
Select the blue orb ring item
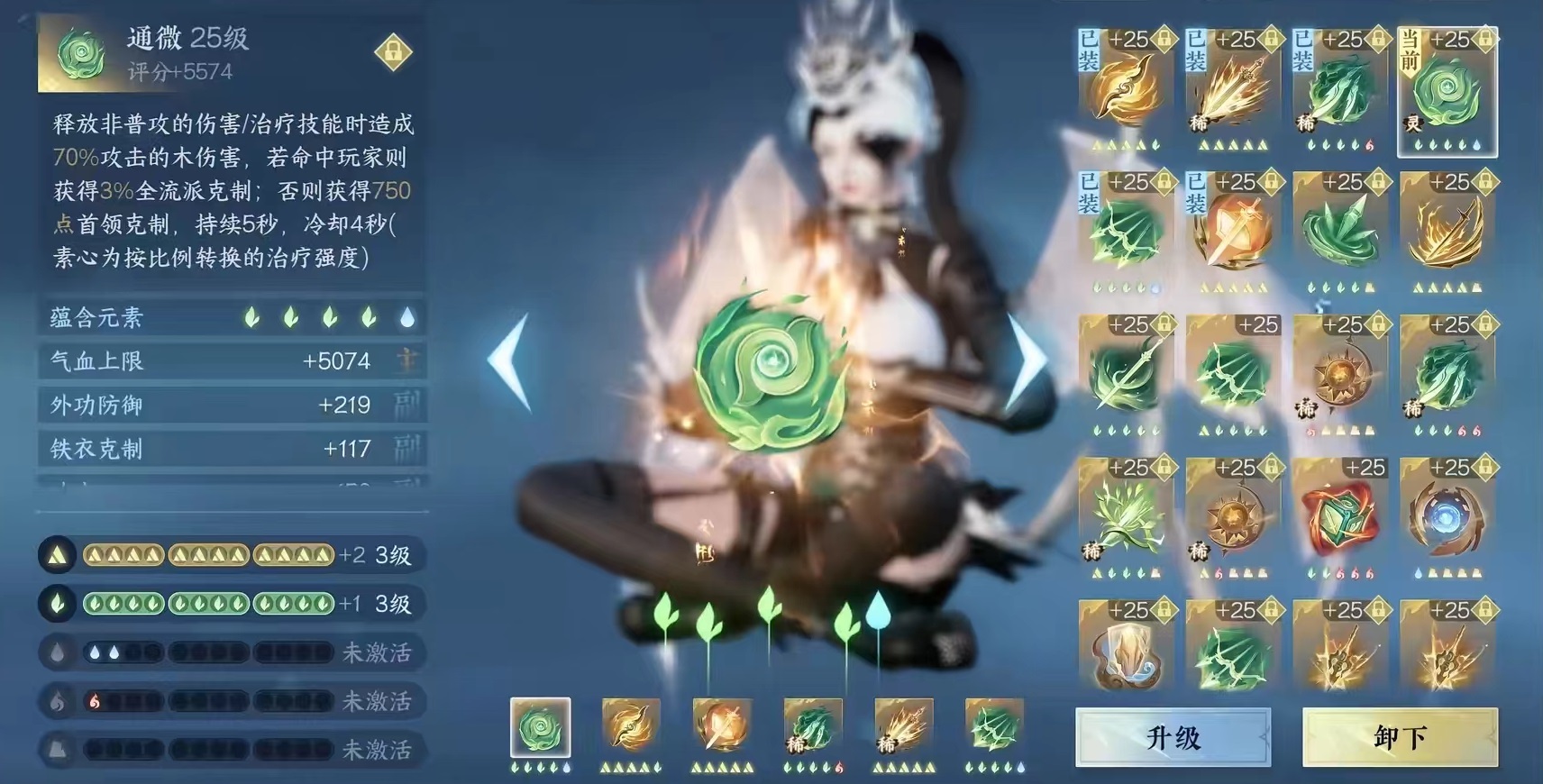coord(1447,518)
